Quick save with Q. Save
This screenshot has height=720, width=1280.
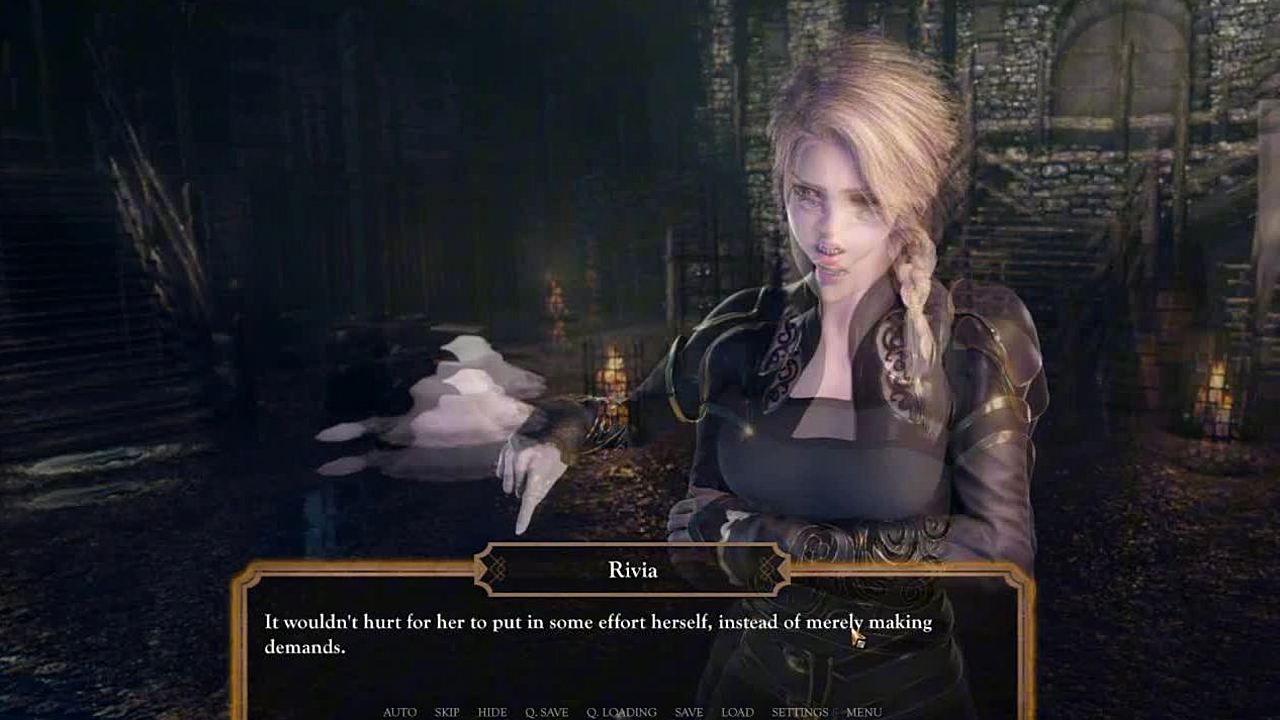[547, 712]
